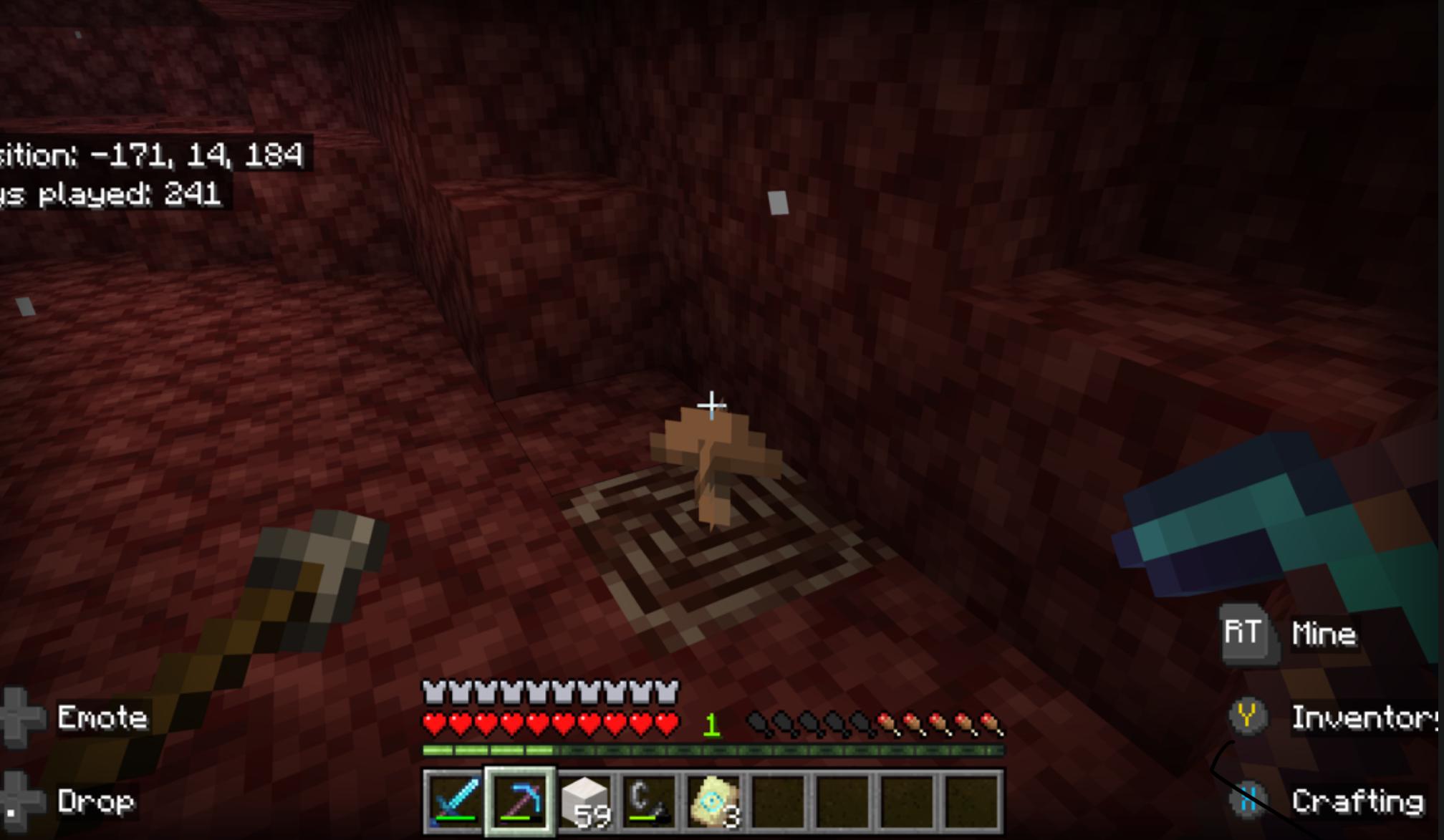1444x840 pixels.
Task: Click a chestplate icon in the armor bar
Action: tap(433, 692)
